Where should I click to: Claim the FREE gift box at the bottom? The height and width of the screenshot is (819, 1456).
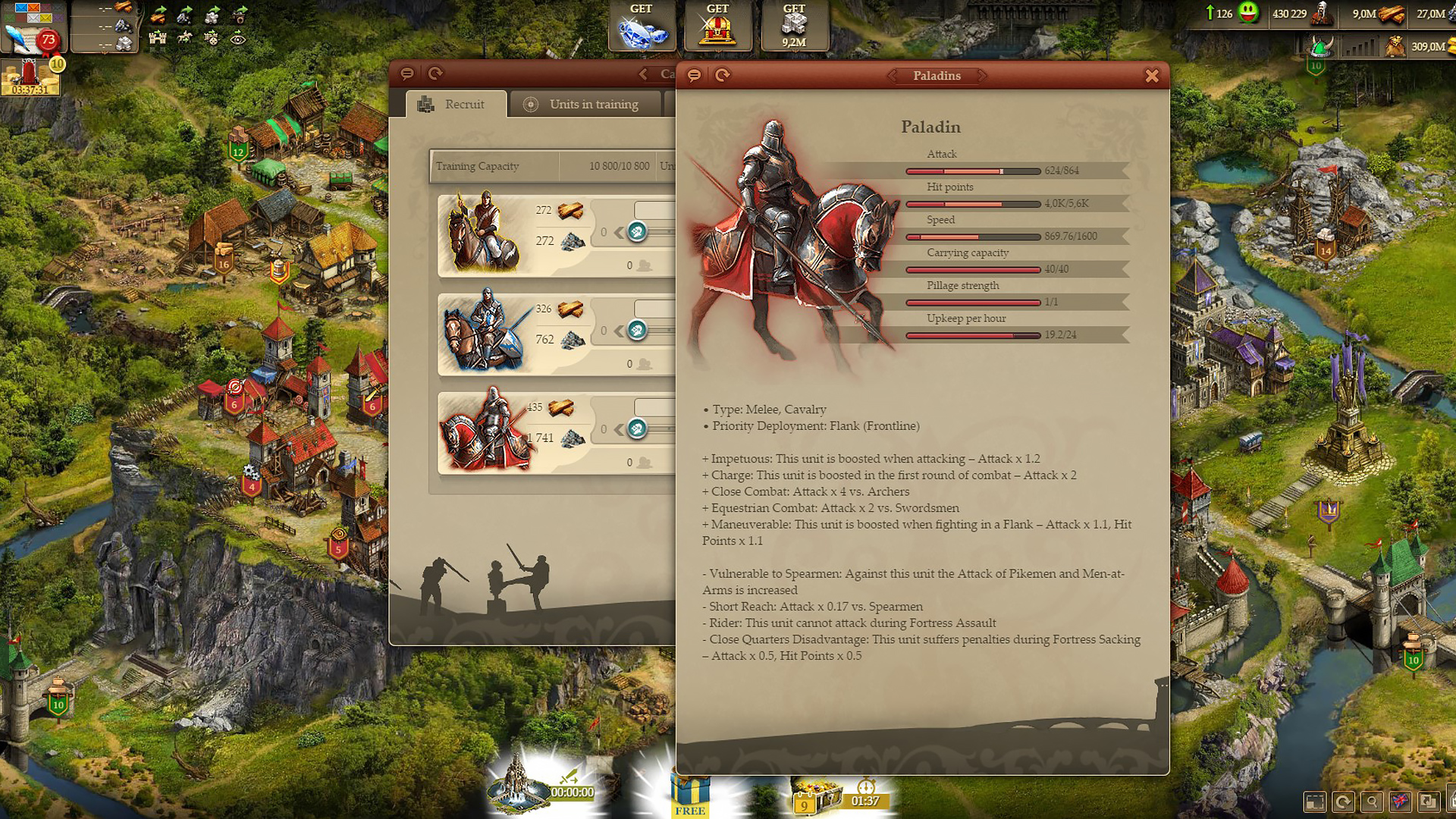[x=689, y=792]
